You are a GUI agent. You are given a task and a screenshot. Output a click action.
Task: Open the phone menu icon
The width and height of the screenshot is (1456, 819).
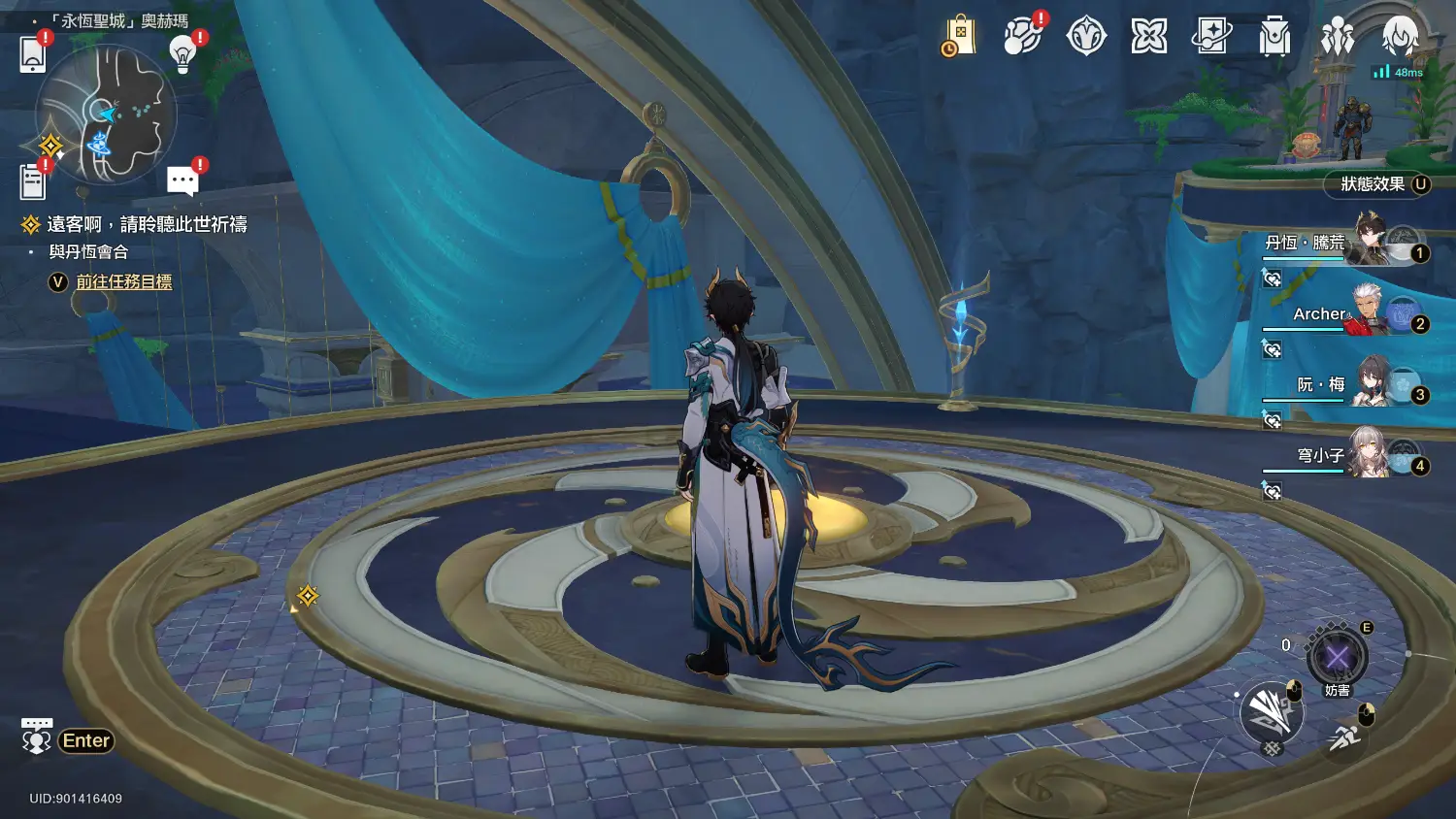[x=33, y=54]
